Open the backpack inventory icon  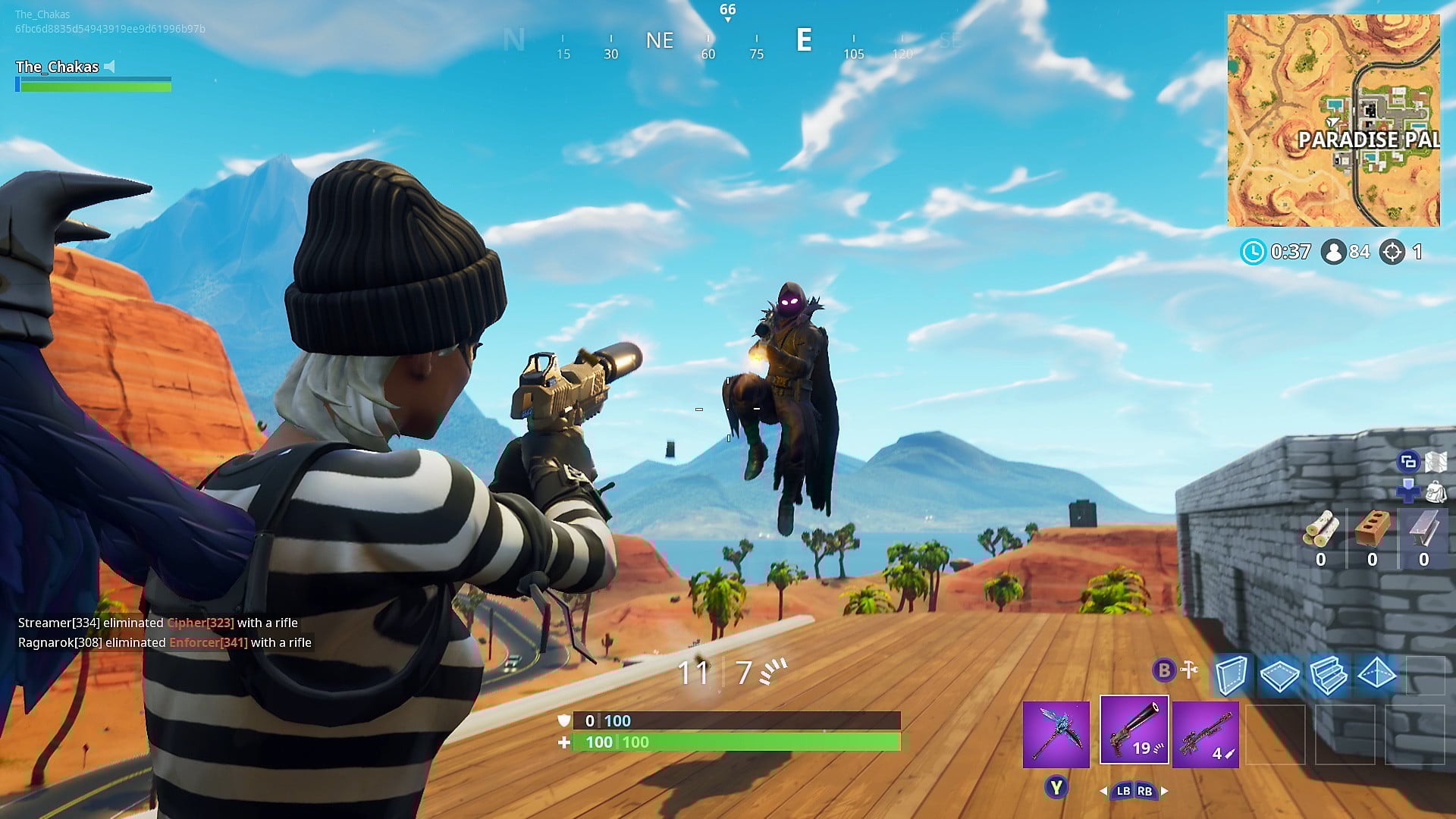tap(1436, 492)
